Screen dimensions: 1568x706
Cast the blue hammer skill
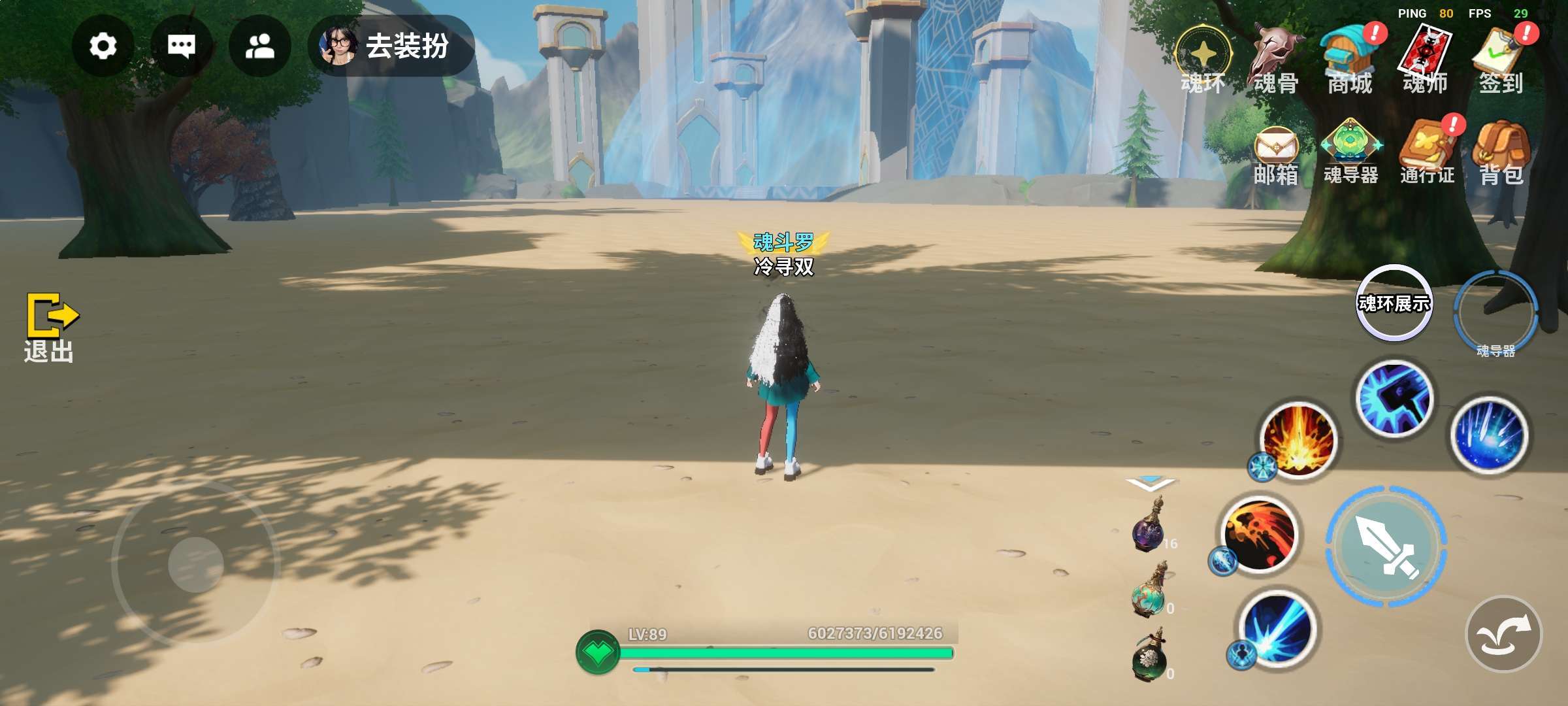click(1395, 398)
